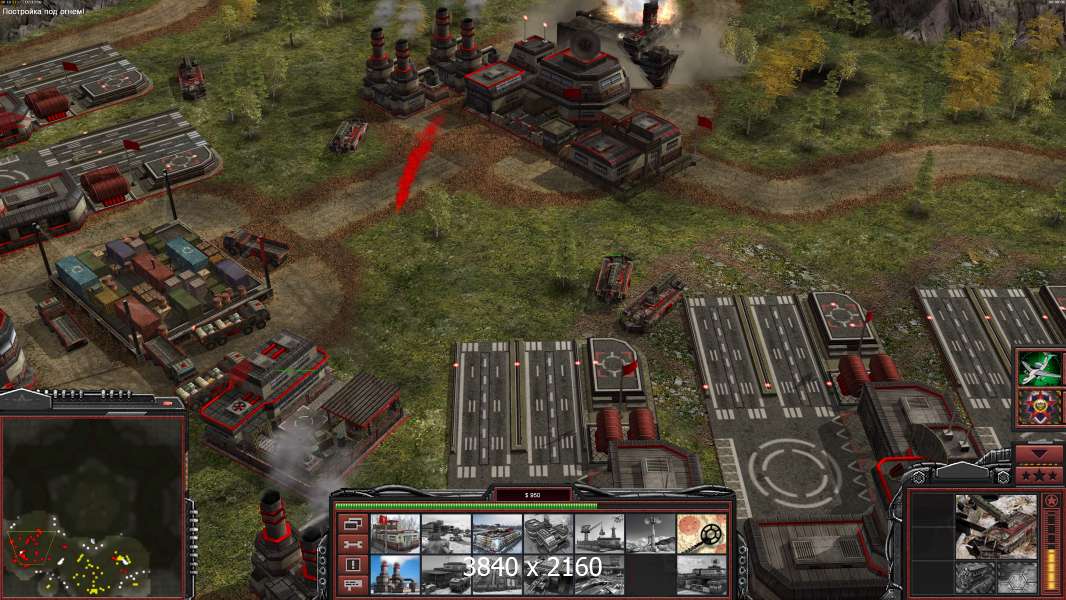This screenshot has width=1066, height=600.
Task: Open the three-star rank button
Action: click(1040, 474)
